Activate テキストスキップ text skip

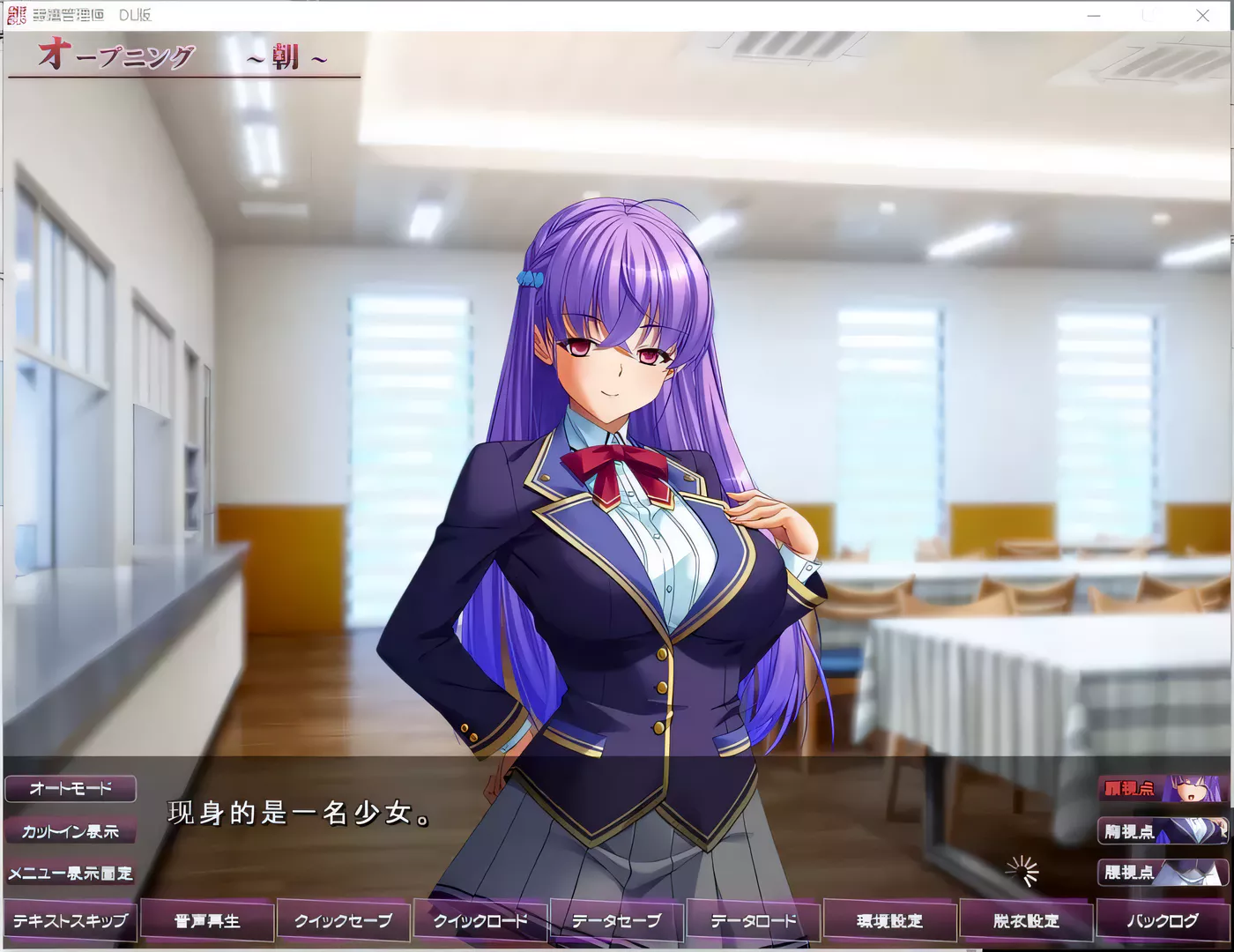(71, 919)
